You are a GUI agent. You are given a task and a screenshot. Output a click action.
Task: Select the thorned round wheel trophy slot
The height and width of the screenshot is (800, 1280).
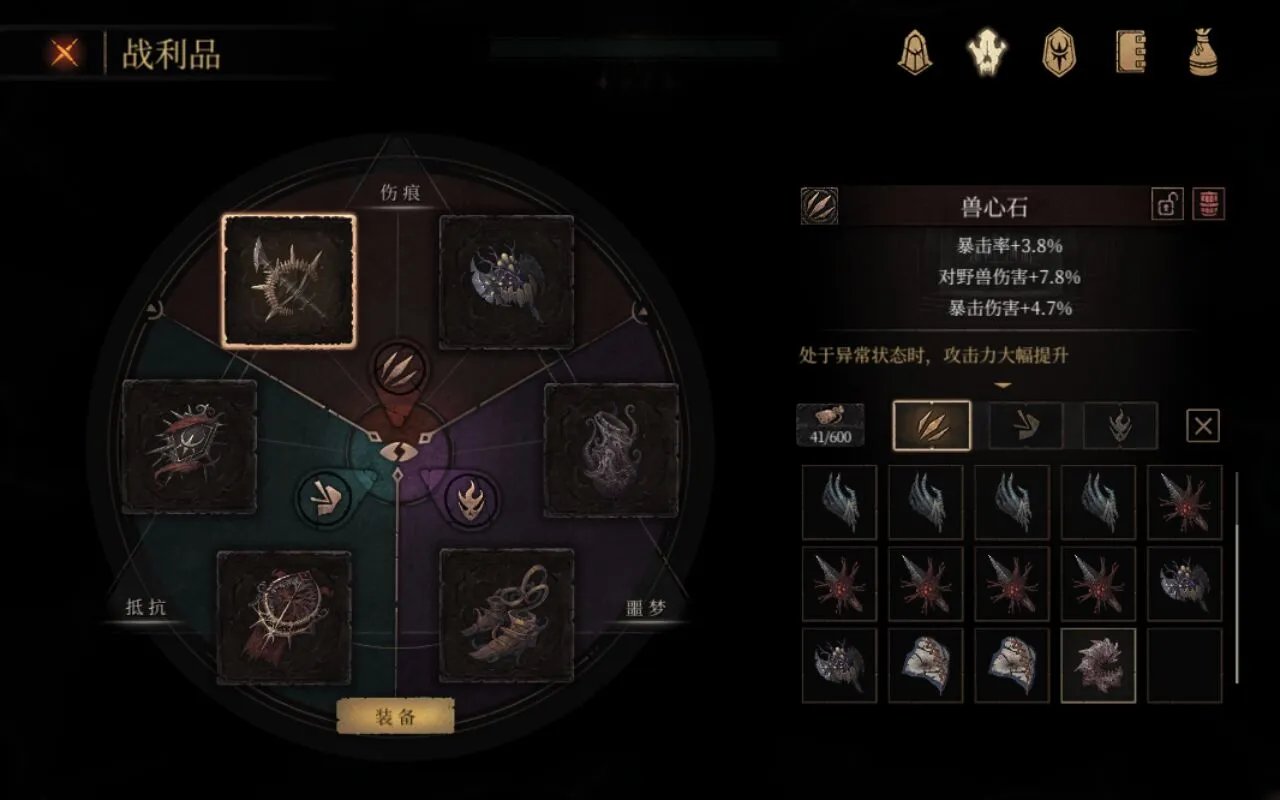284,617
